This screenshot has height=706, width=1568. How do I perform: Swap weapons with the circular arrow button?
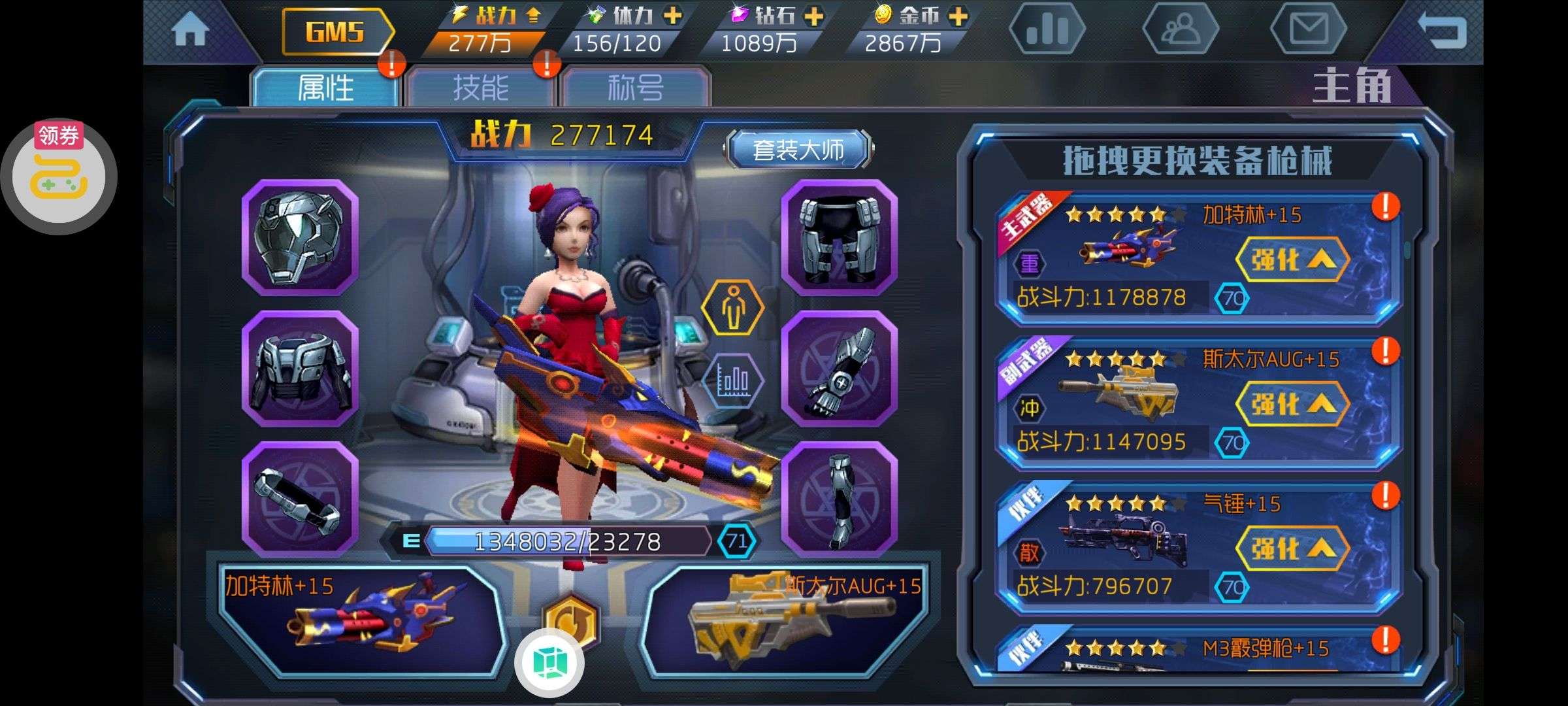click(x=570, y=620)
